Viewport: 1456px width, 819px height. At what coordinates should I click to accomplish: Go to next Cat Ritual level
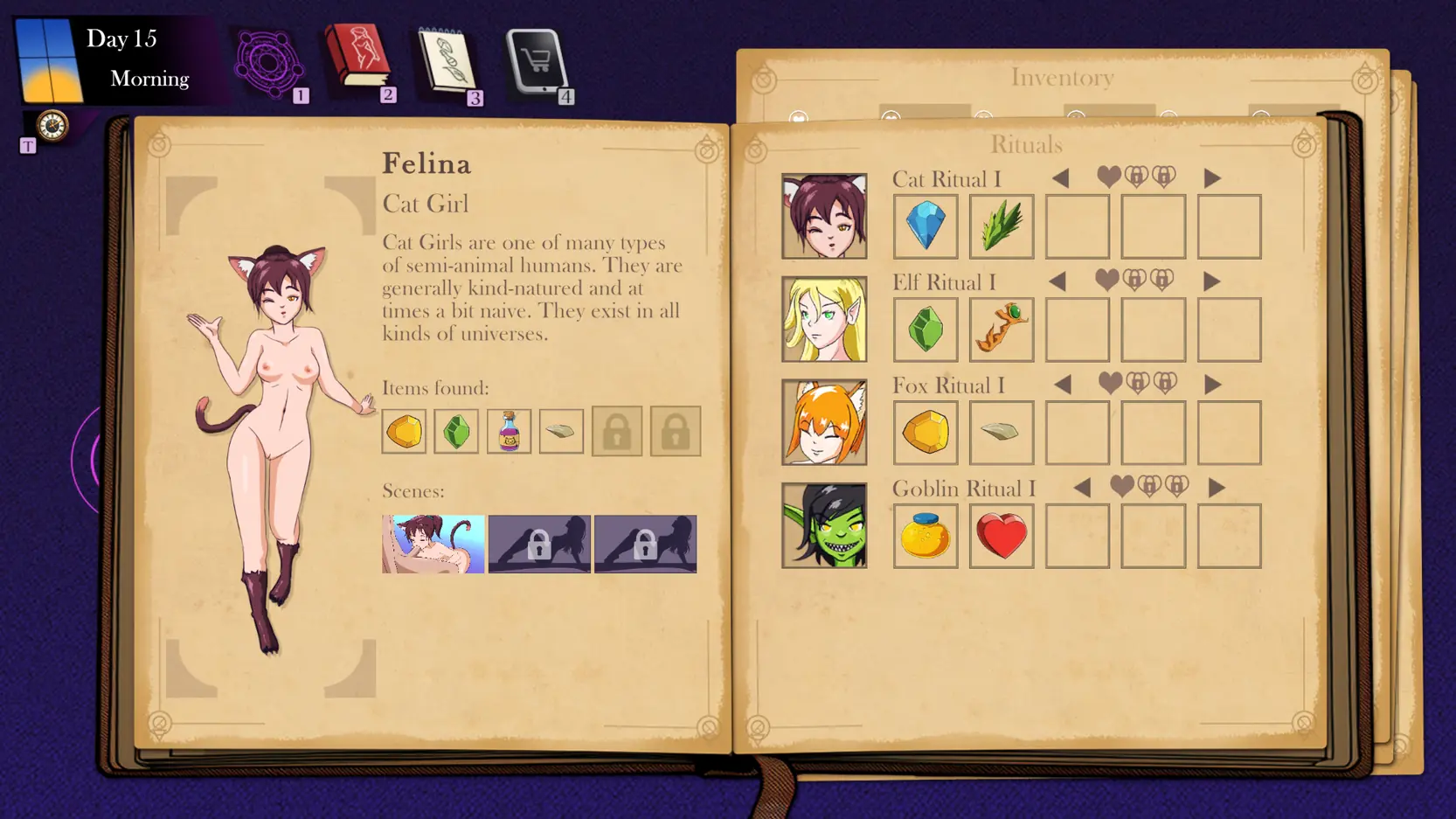tap(1211, 178)
